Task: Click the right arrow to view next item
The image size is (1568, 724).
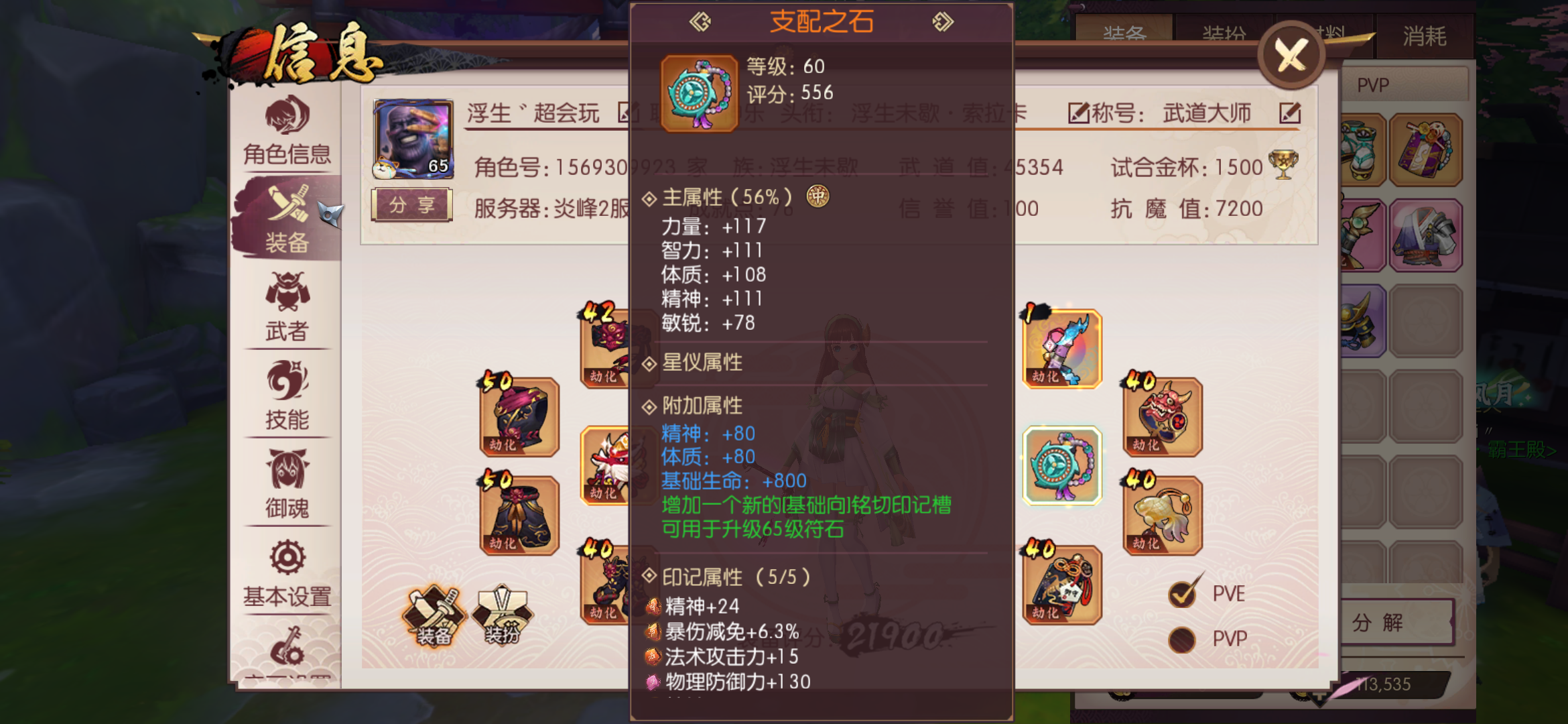Action: (943, 21)
